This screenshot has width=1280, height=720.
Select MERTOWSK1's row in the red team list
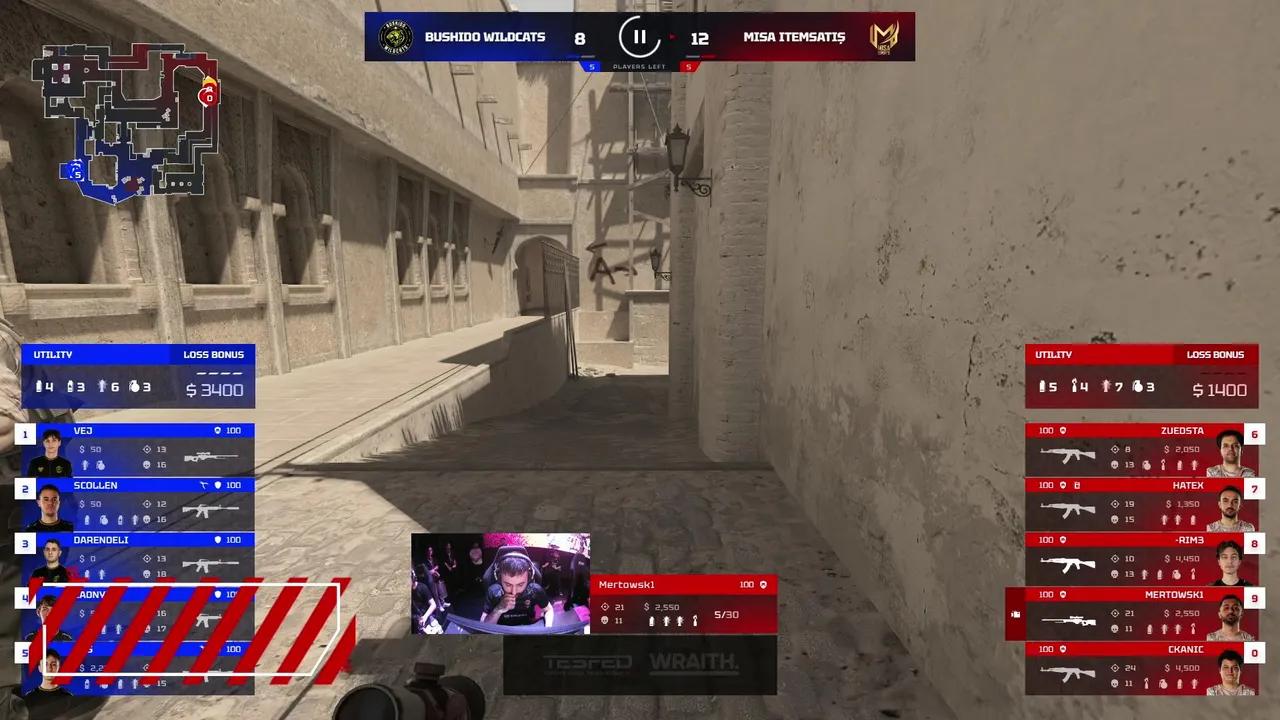(1140, 613)
